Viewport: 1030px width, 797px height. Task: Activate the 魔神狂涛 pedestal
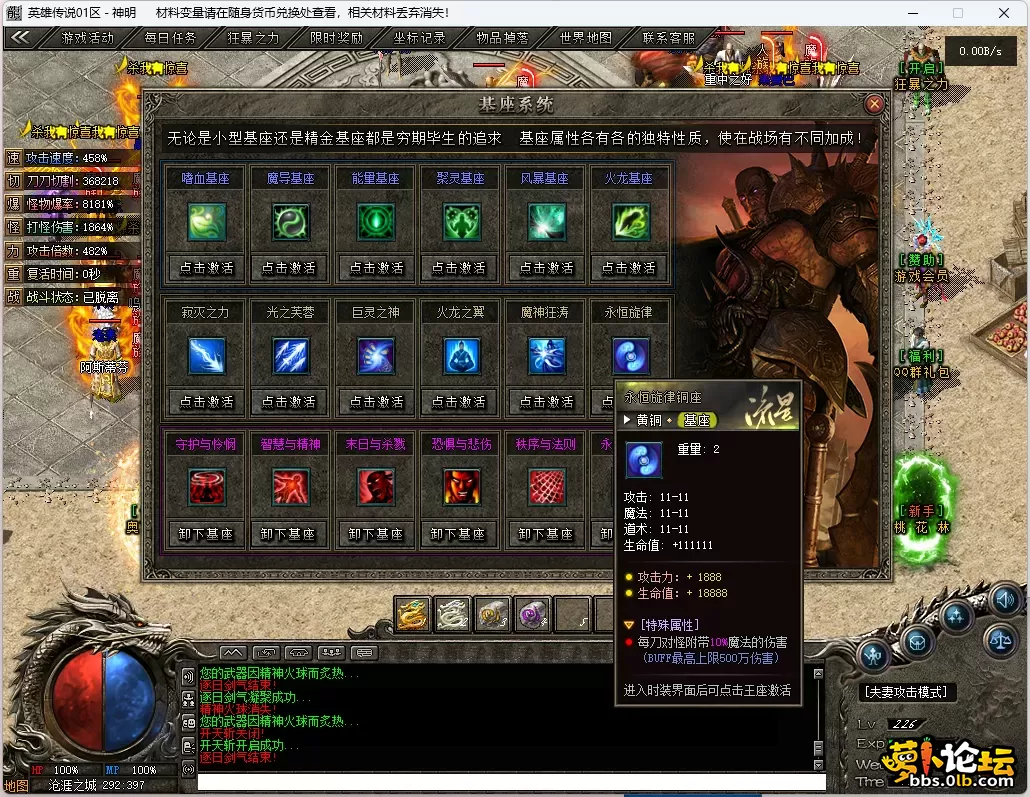tap(545, 402)
